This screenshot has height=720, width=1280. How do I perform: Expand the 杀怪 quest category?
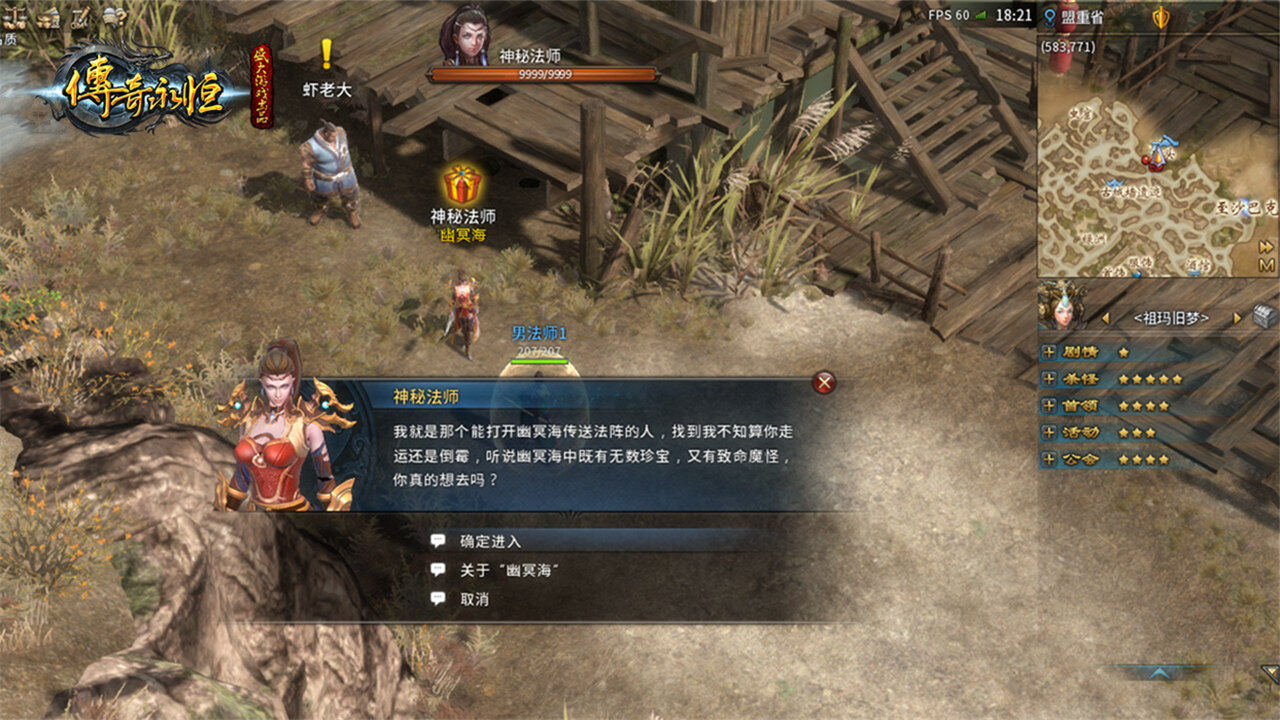coord(1049,379)
